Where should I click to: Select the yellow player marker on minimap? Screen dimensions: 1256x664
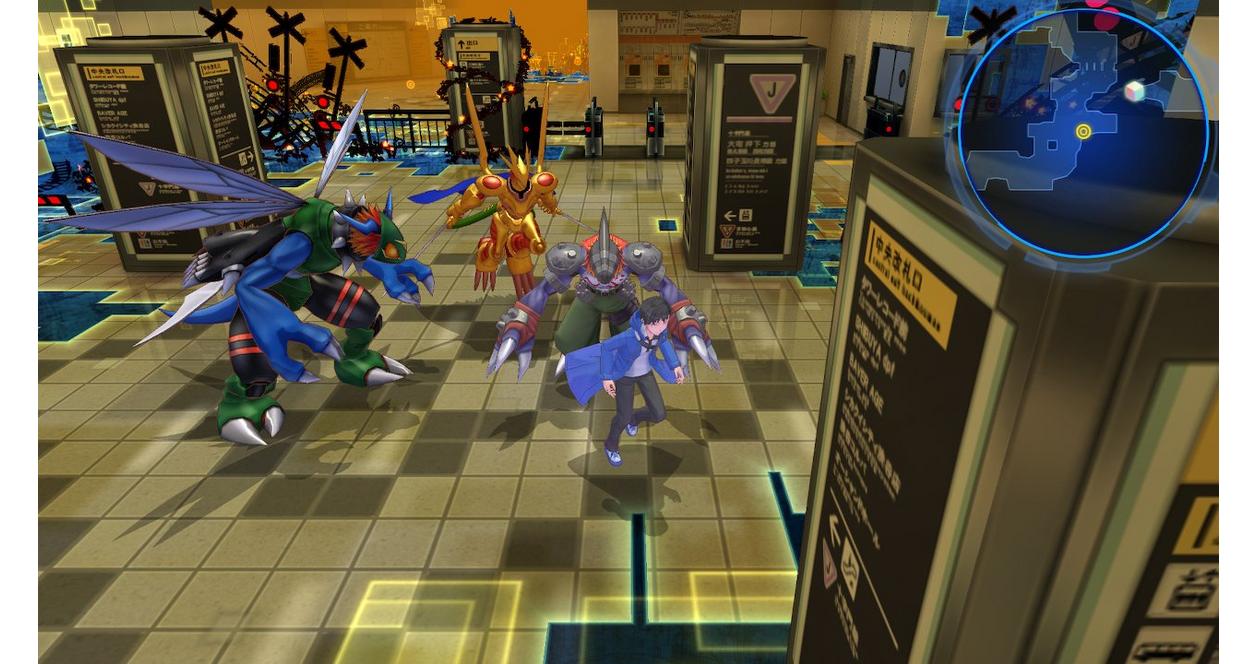[1083, 132]
